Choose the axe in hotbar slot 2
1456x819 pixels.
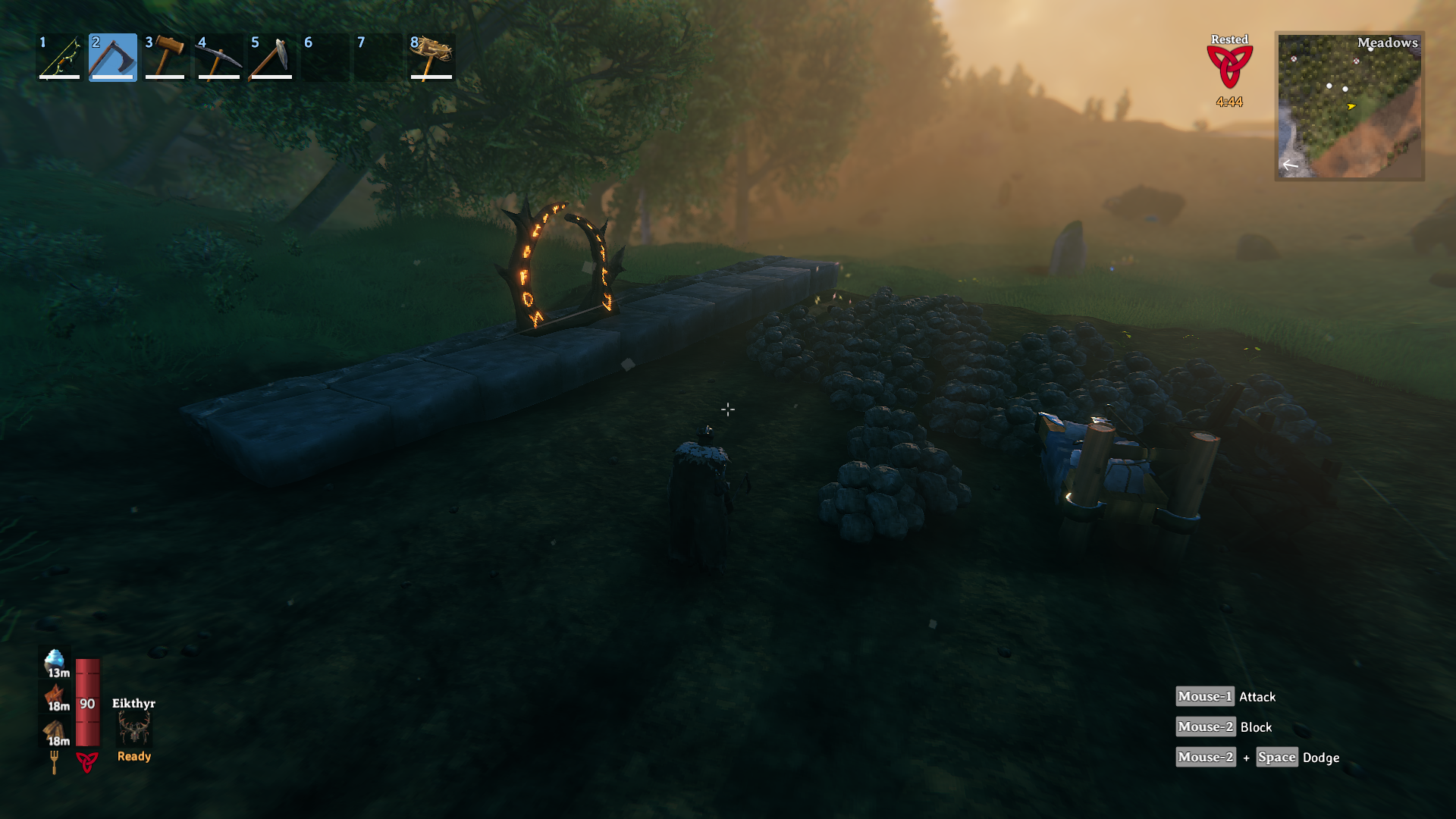click(x=112, y=57)
